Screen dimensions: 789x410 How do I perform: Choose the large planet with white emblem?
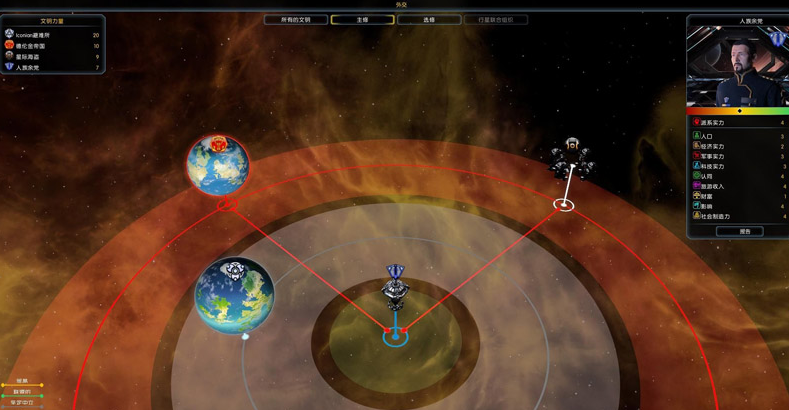(x=235, y=295)
